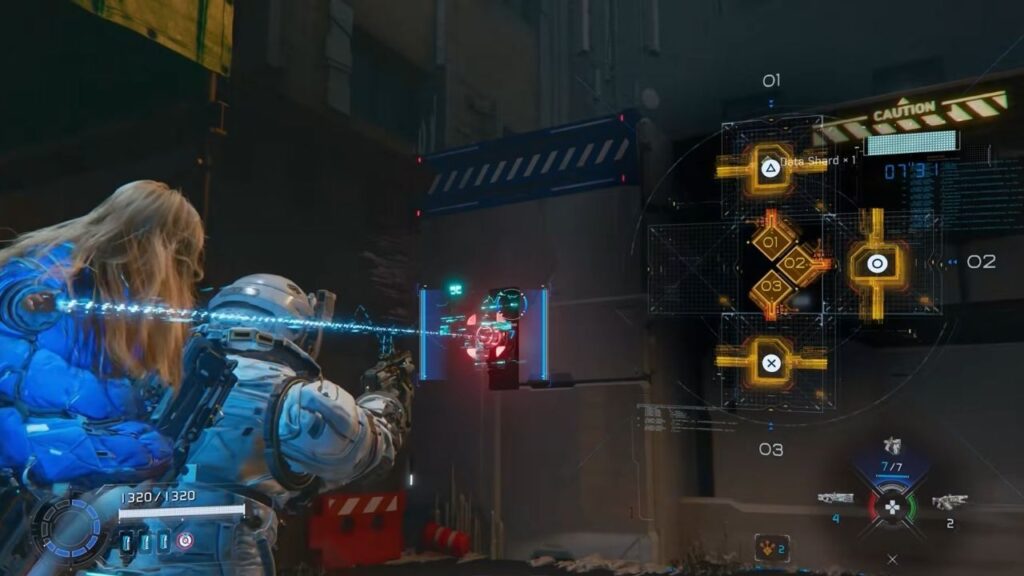Screen dimensions: 1024x576
Task: Use the orange consumable item with count 2
Action: click(771, 547)
